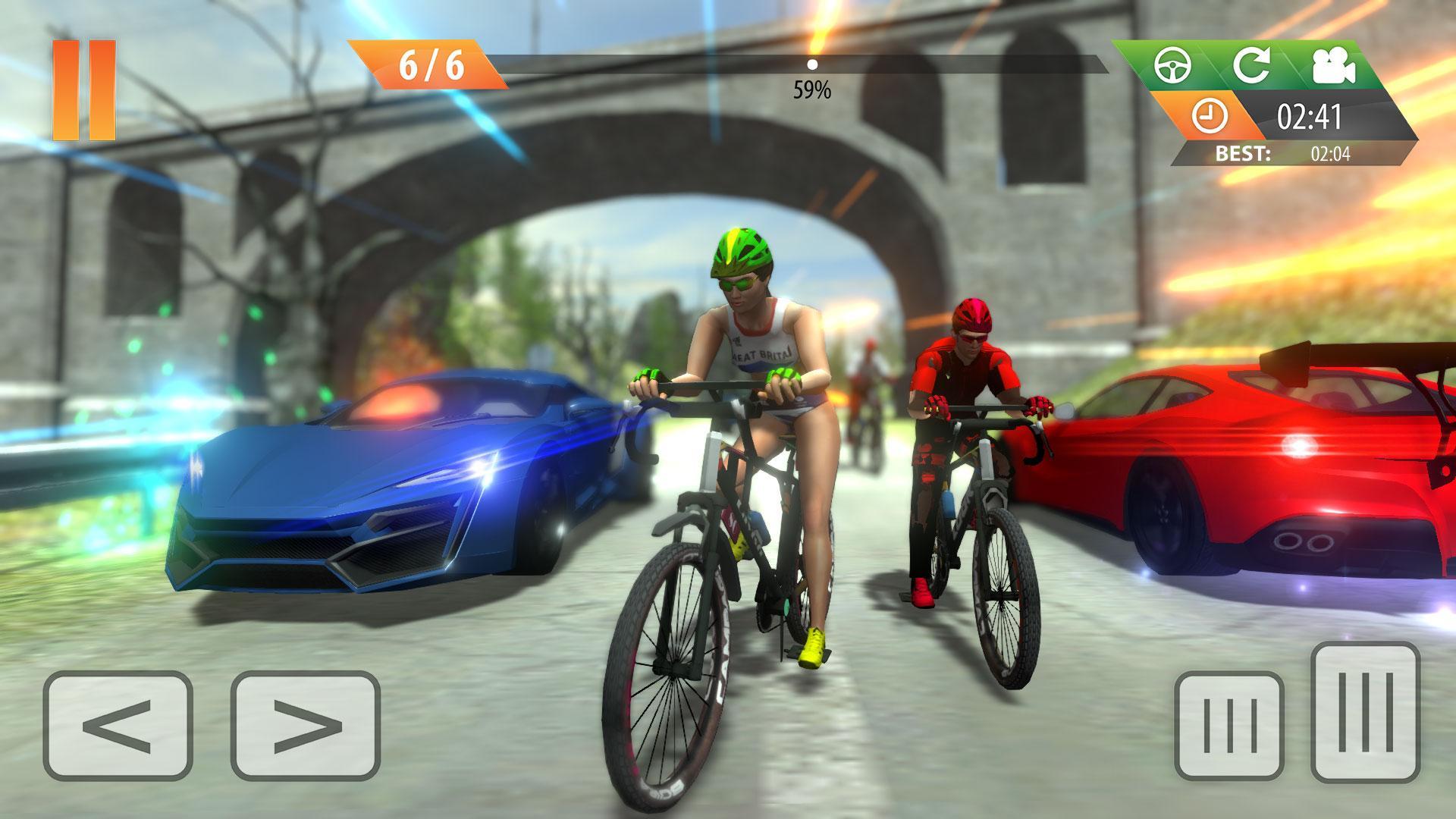
Task: Pause the game
Action: 83,87
